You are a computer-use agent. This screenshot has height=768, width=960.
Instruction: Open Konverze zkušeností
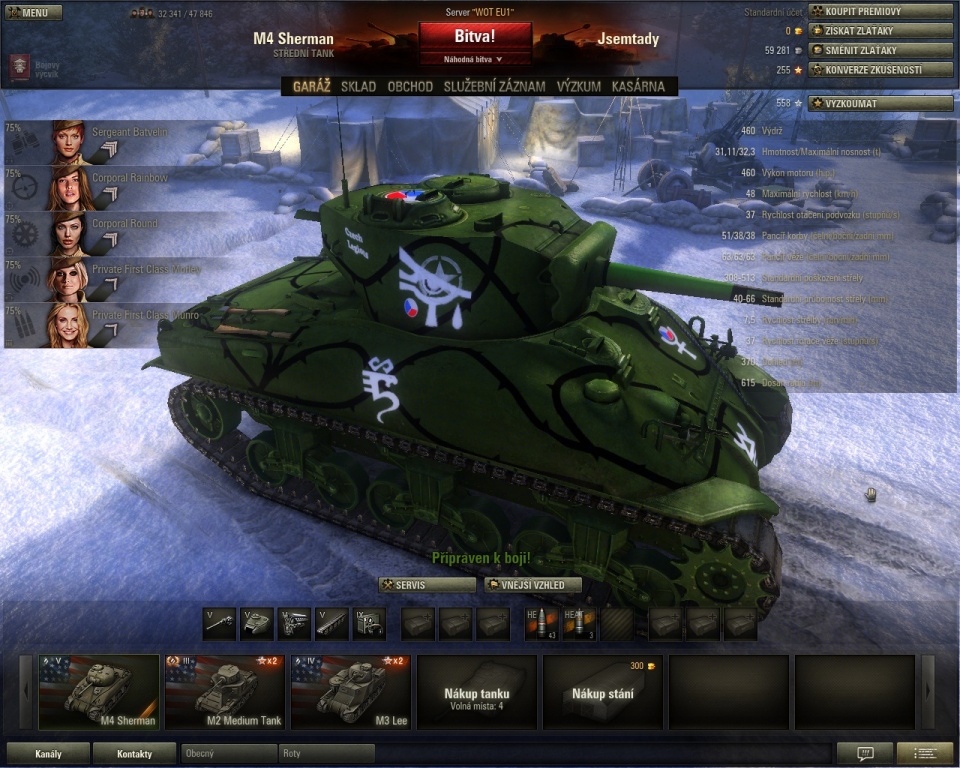coord(880,70)
